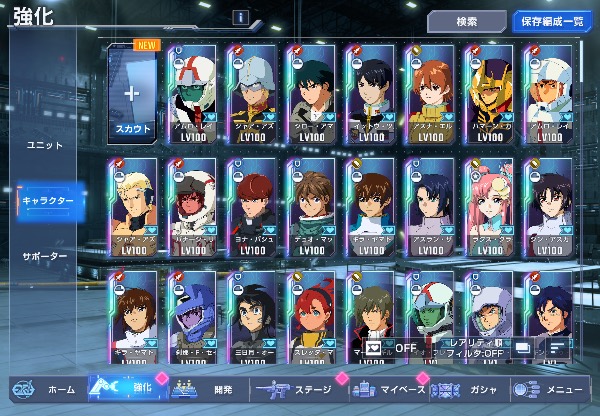Open the レアリティ filter button

coord(469,348)
